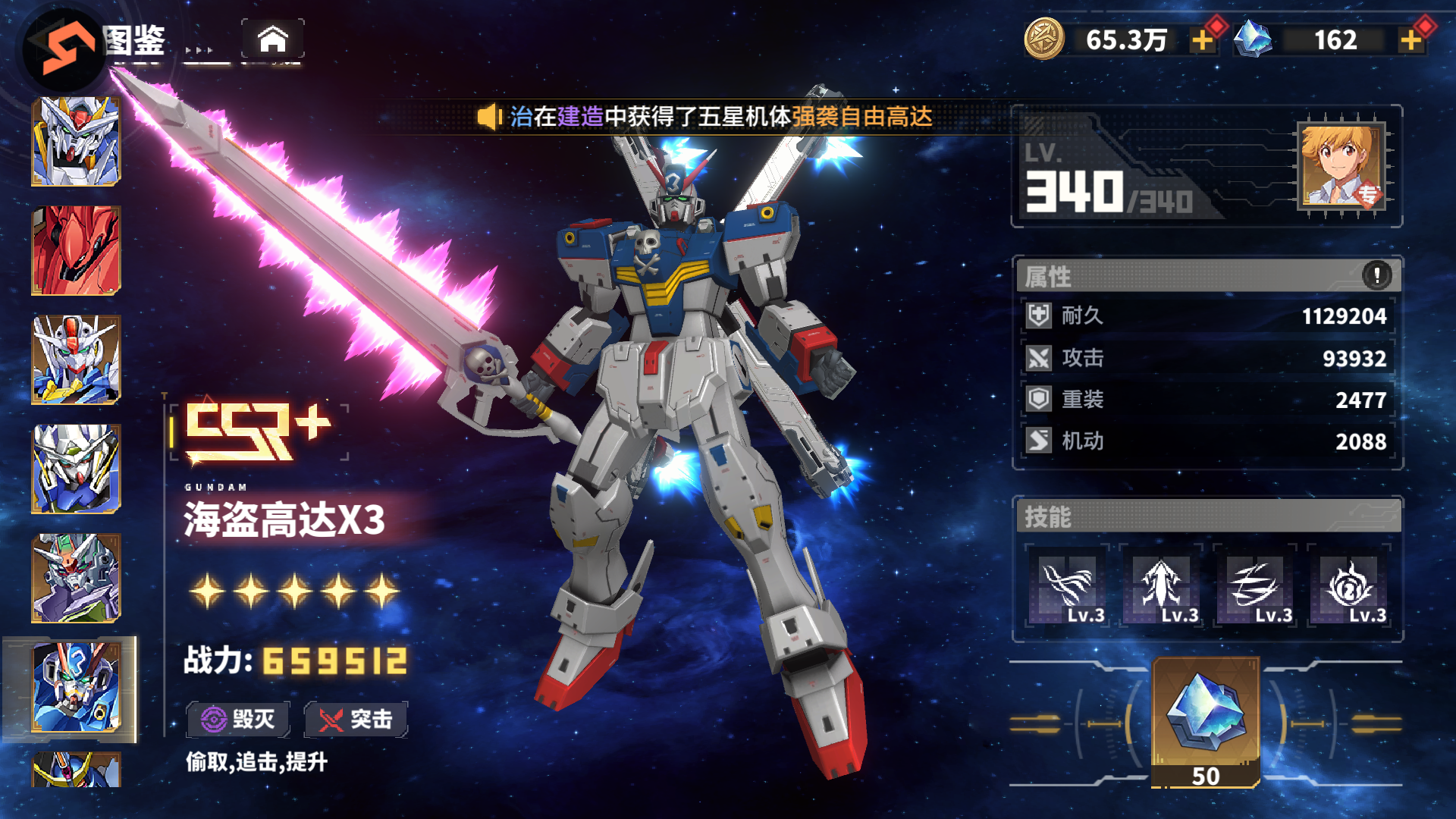
Task: Open the 突击 trait tag
Action: [x=356, y=719]
